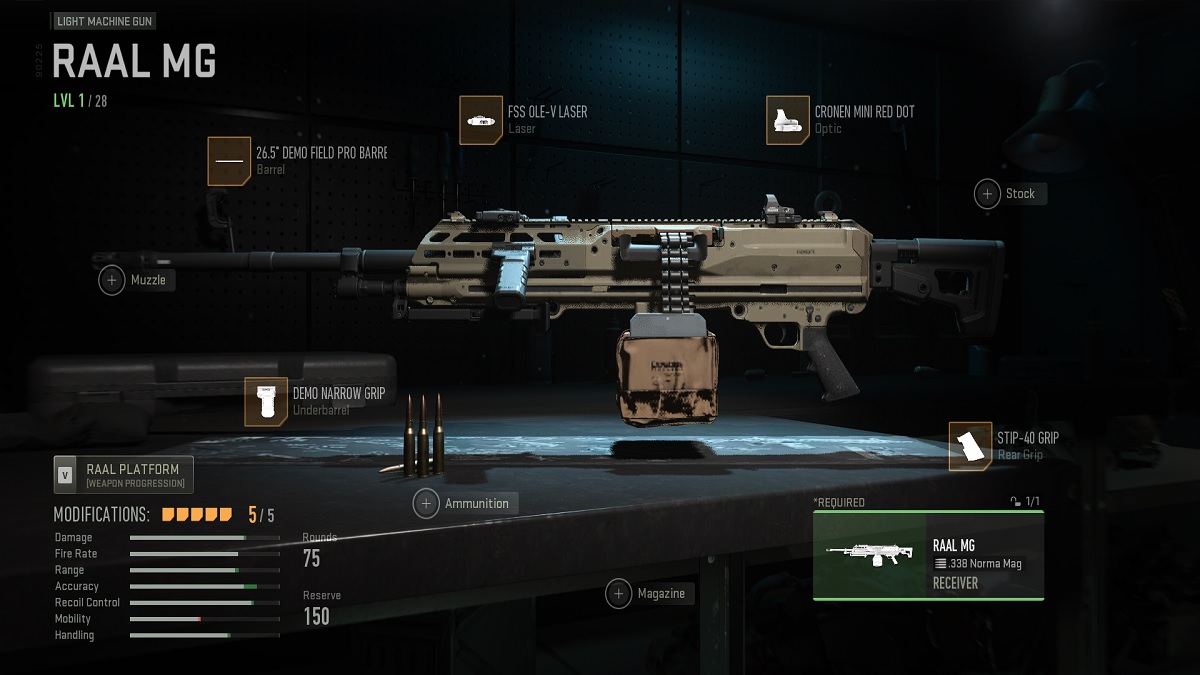Open the STIP-40 Grip rear grip slot
Image resolution: width=1200 pixels, height=675 pixels.
[970, 446]
